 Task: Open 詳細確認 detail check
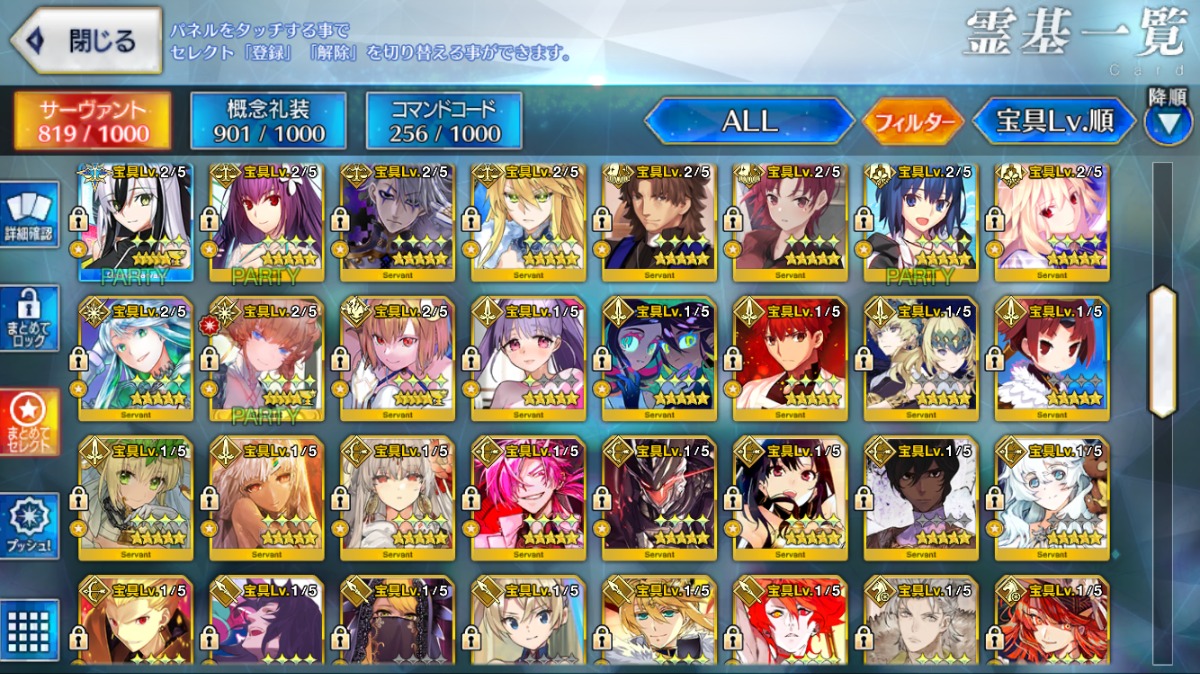pyautogui.click(x=32, y=217)
